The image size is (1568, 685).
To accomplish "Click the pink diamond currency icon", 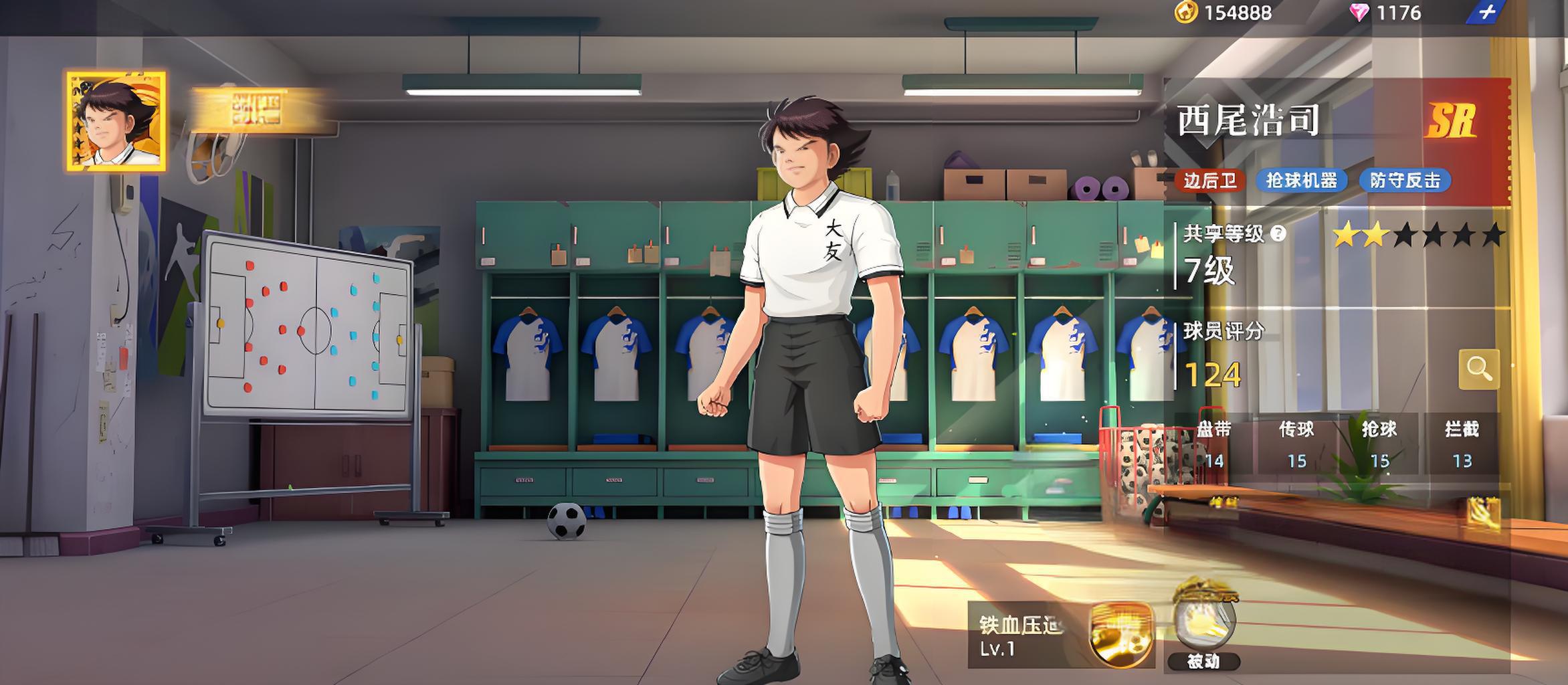I will tap(1359, 13).
